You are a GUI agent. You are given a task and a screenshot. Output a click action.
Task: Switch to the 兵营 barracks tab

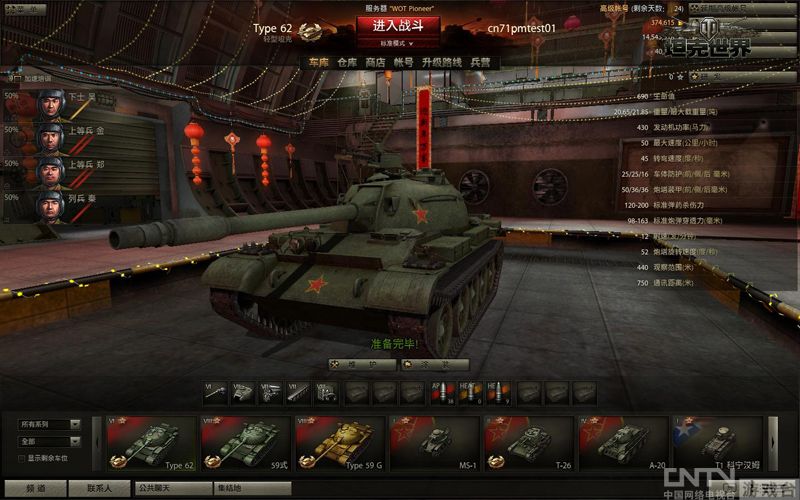coord(480,62)
